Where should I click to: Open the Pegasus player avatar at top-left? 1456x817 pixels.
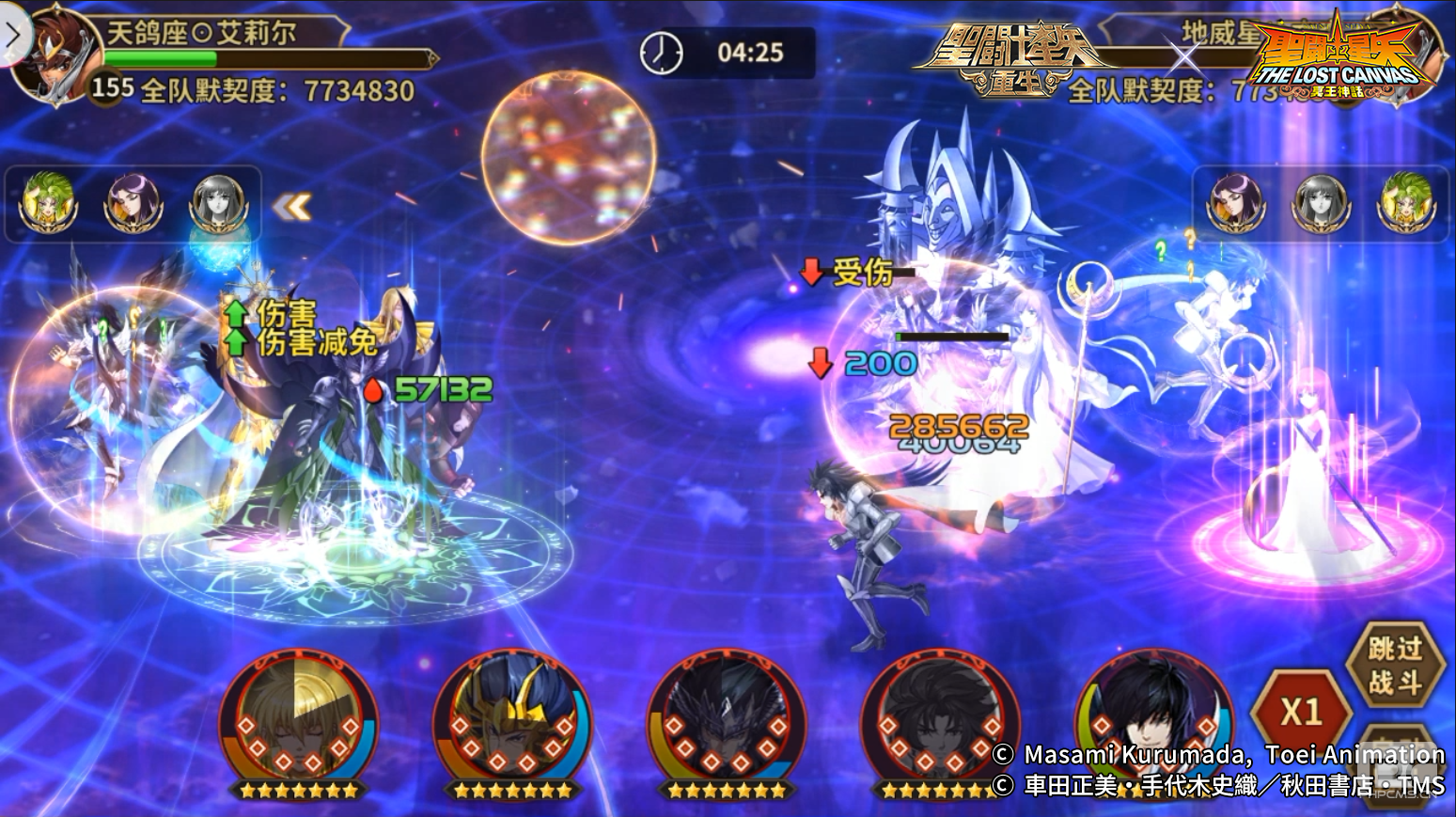(55, 58)
